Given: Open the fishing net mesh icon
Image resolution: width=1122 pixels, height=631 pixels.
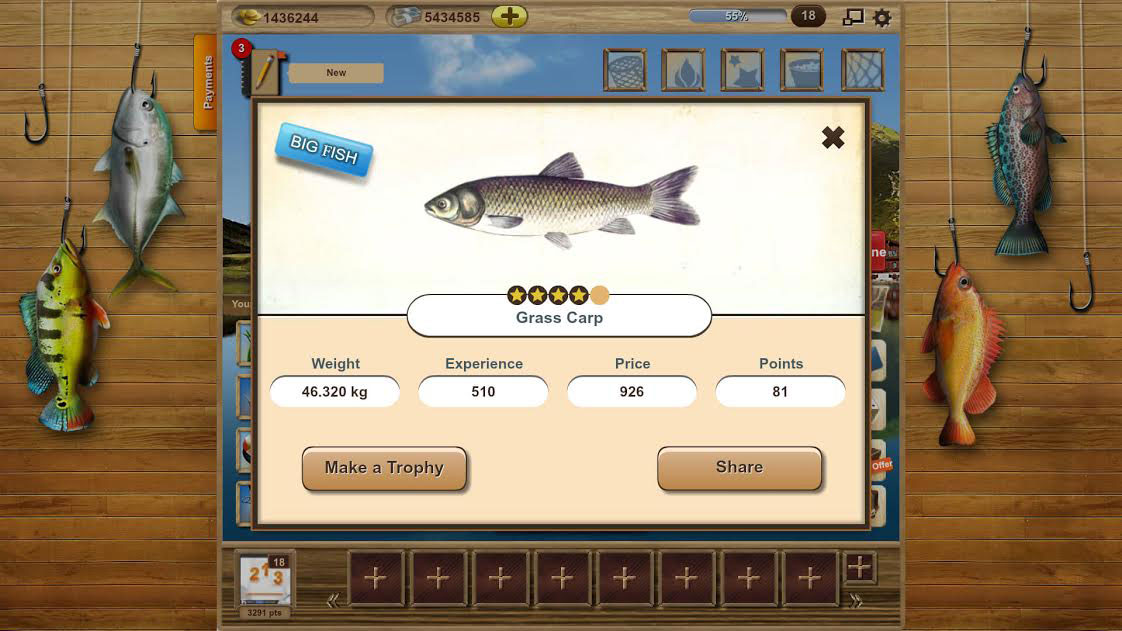Looking at the screenshot, I should [x=863, y=70].
